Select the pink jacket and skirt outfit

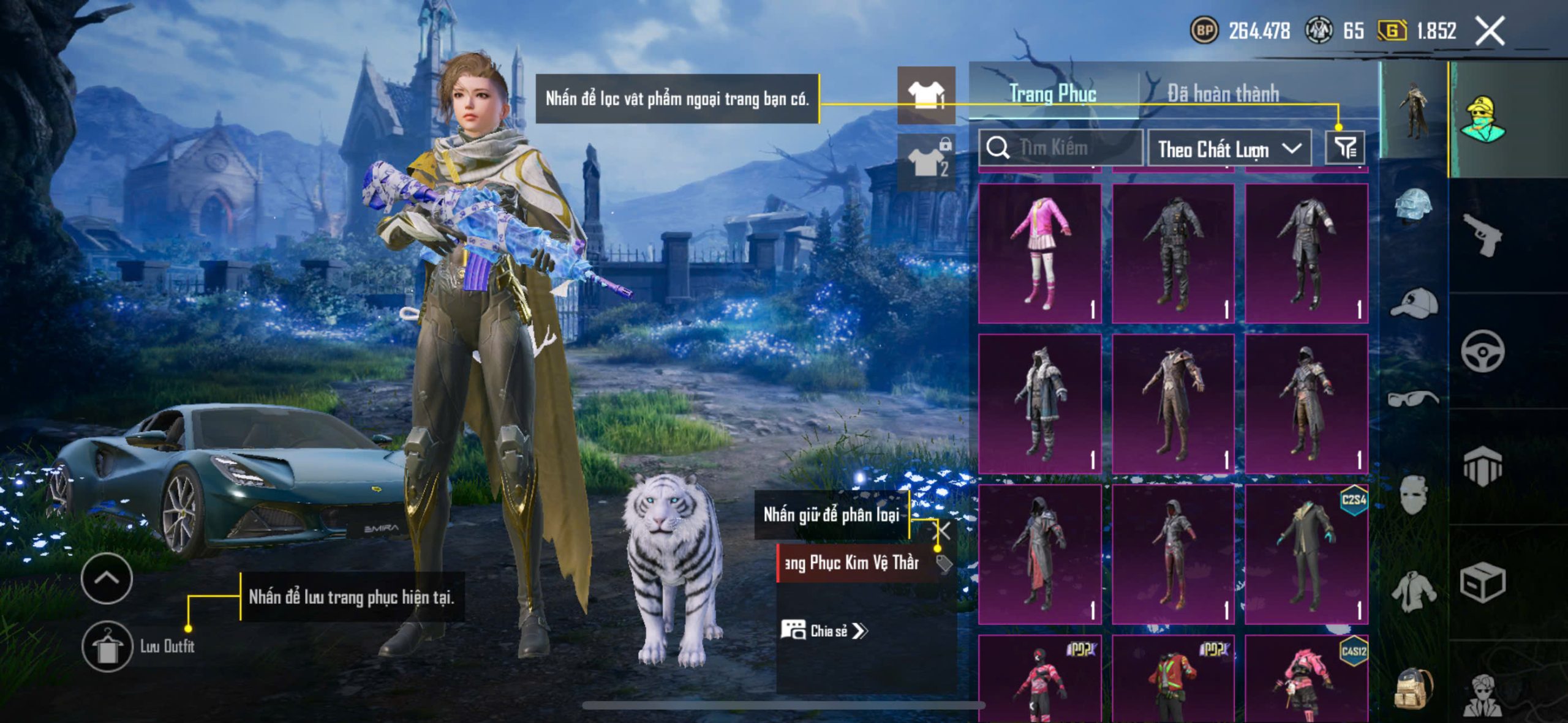coord(1040,253)
